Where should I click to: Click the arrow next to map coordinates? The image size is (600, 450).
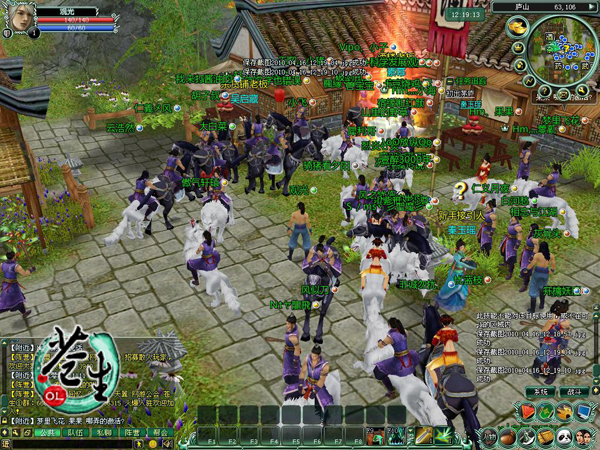pos(592,6)
